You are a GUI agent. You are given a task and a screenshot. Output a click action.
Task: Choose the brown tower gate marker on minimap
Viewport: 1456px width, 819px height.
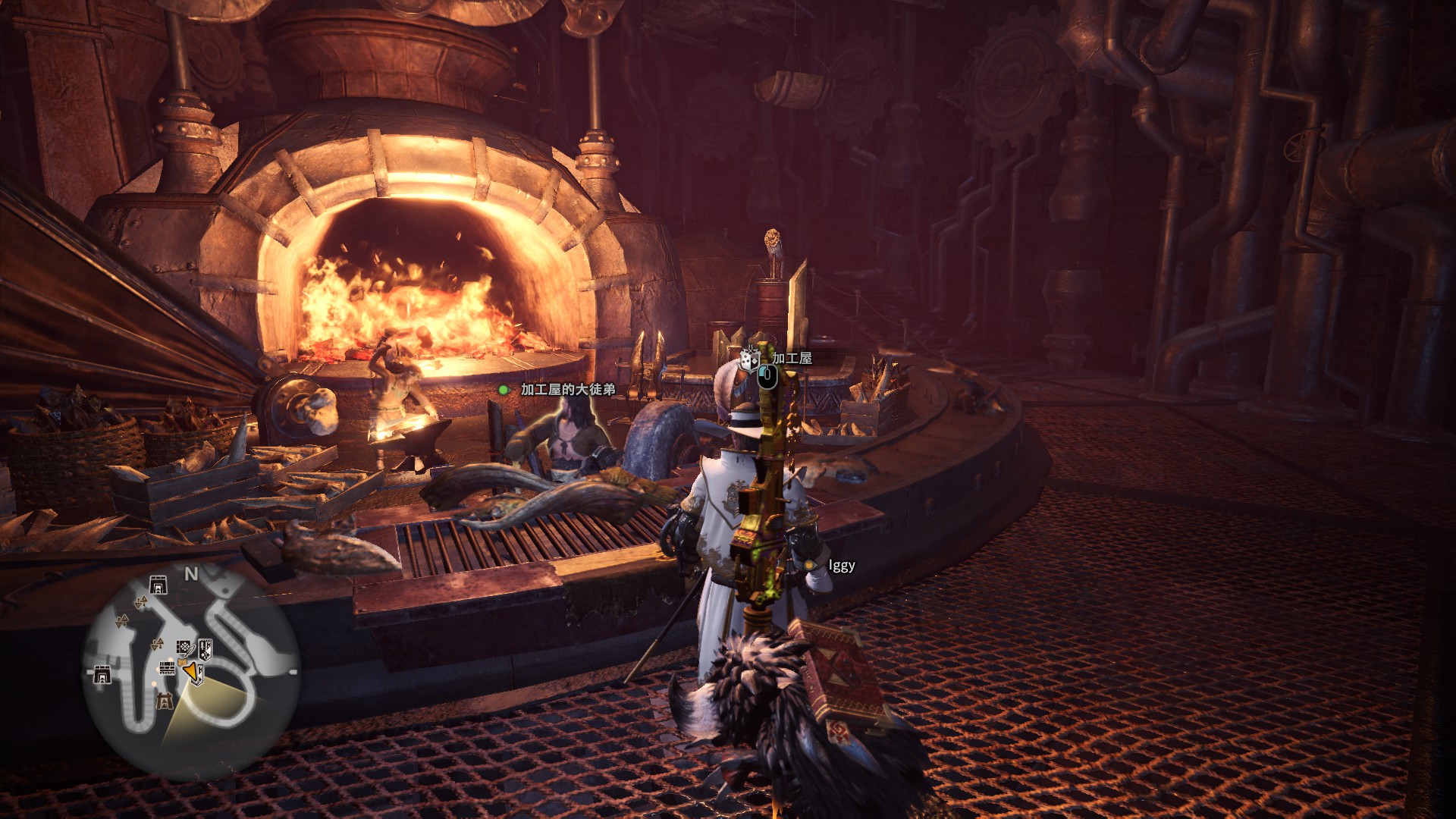164,702
